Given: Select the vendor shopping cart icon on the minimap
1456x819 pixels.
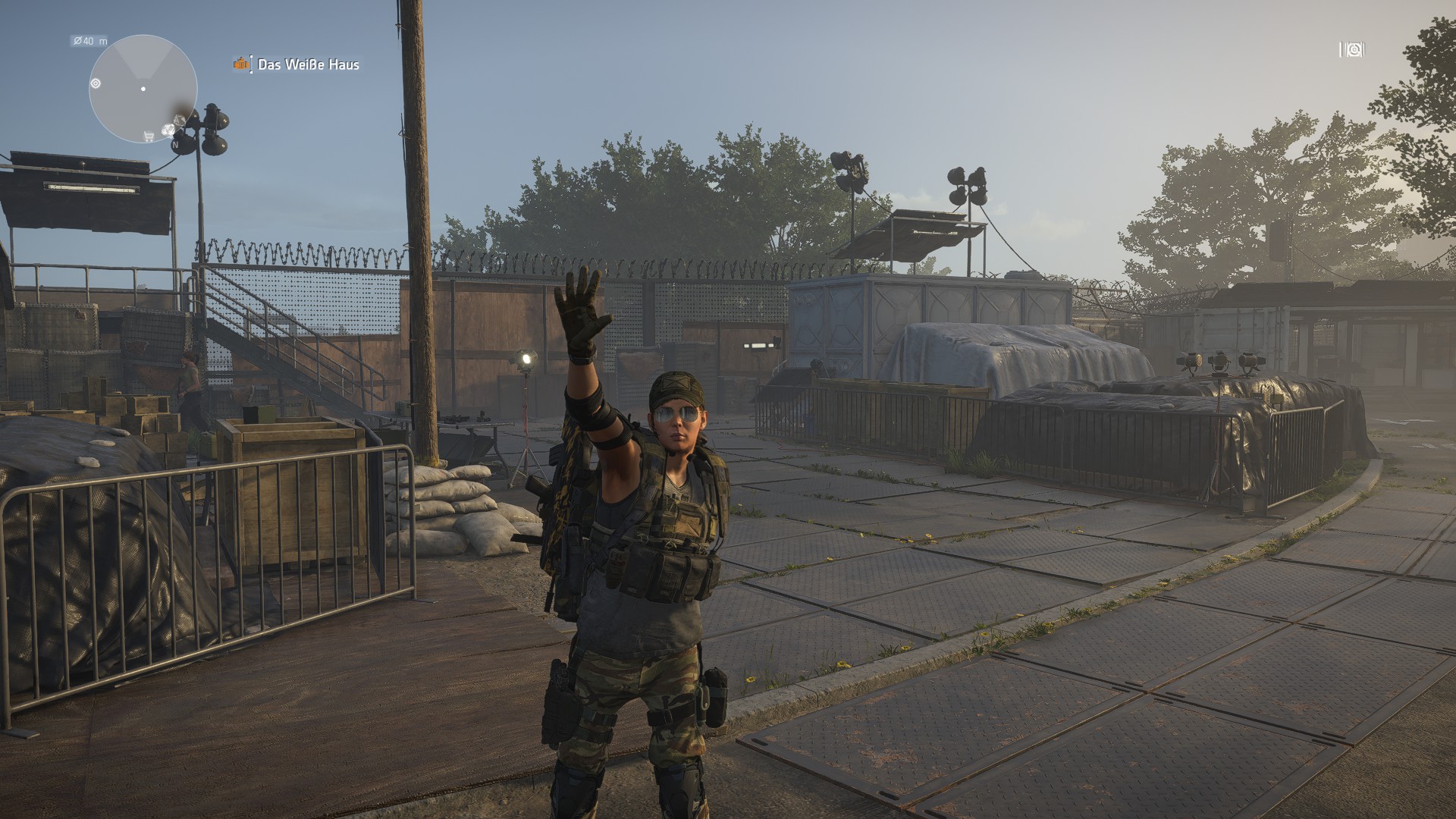Looking at the screenshot, I should pyautogui.click(x=148, y=135).
